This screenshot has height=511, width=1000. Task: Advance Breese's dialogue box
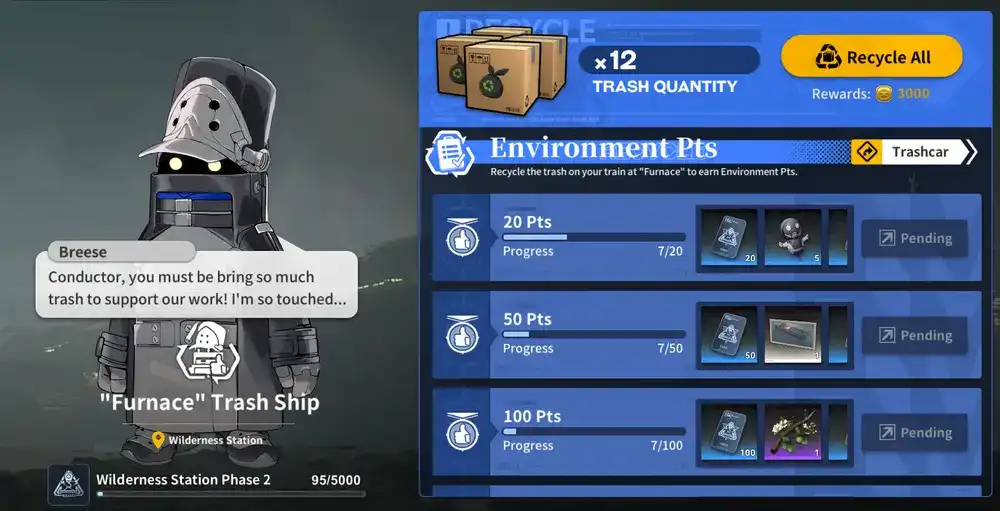(x=196, y=285)
